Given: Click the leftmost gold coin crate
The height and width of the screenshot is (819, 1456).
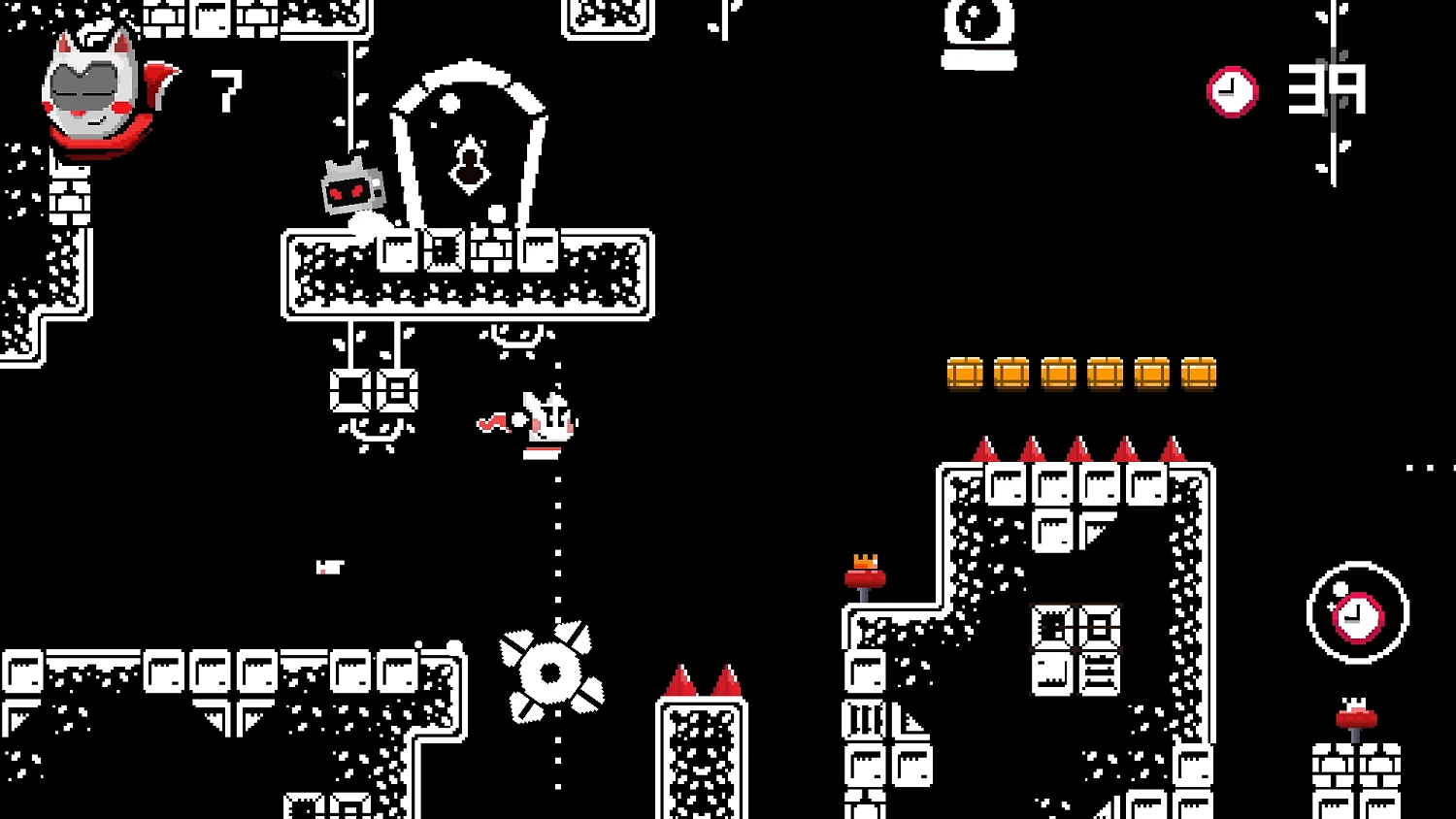Looking at the screenshot, I should click(965, 373).
